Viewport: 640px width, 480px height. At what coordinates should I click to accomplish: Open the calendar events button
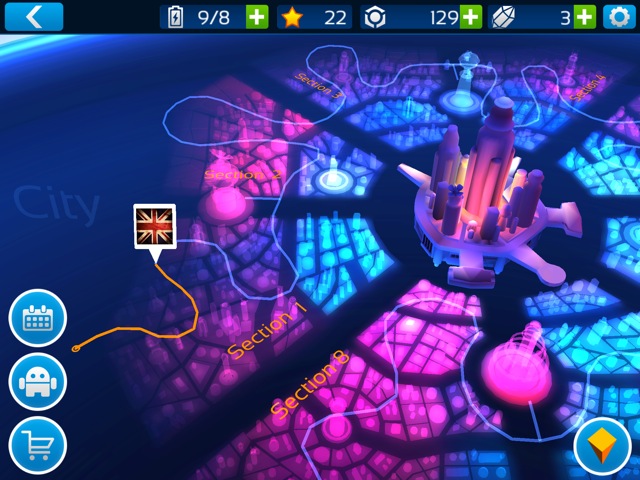coord(38,318)
